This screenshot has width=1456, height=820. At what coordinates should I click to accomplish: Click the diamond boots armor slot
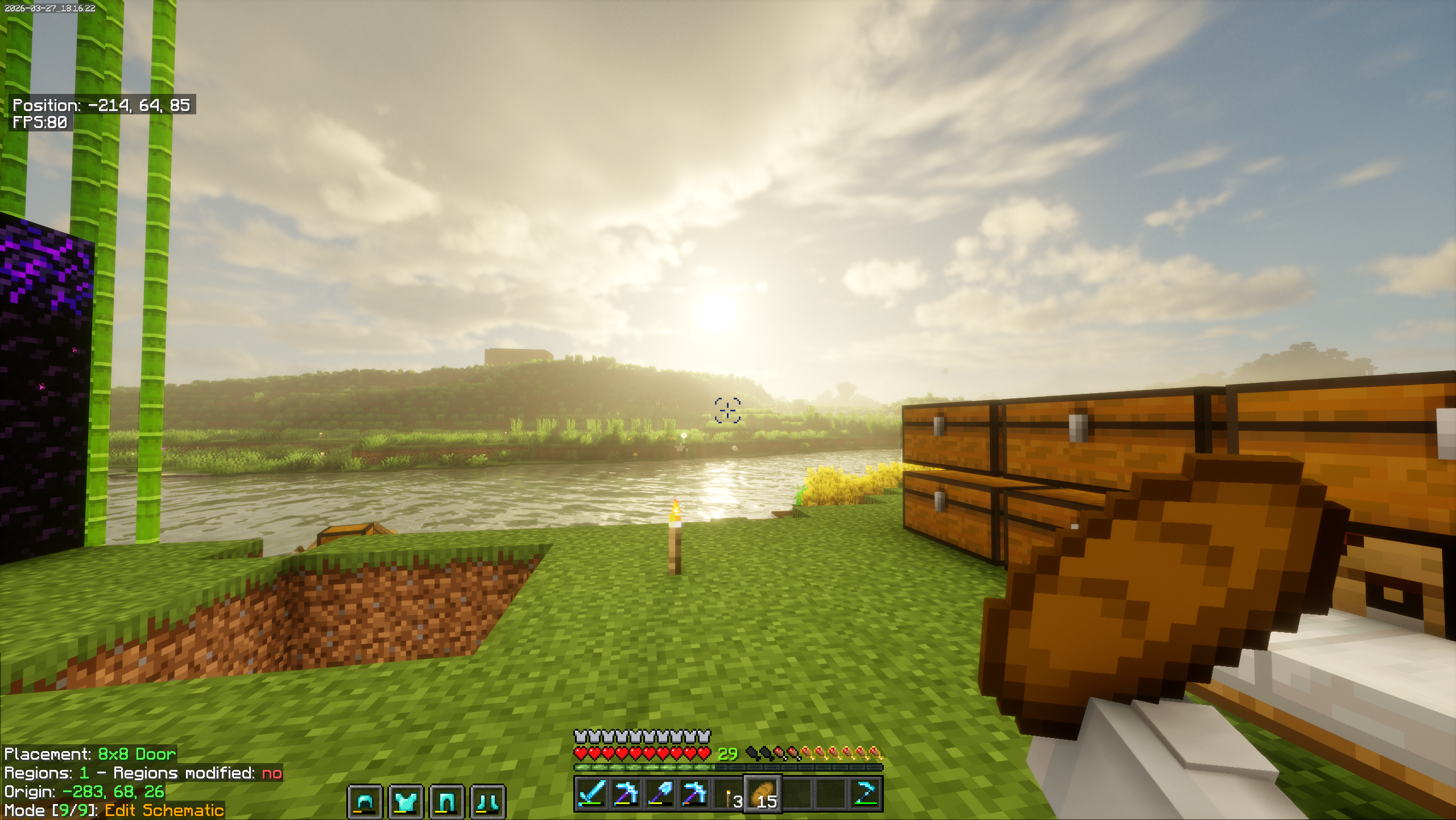488,802
